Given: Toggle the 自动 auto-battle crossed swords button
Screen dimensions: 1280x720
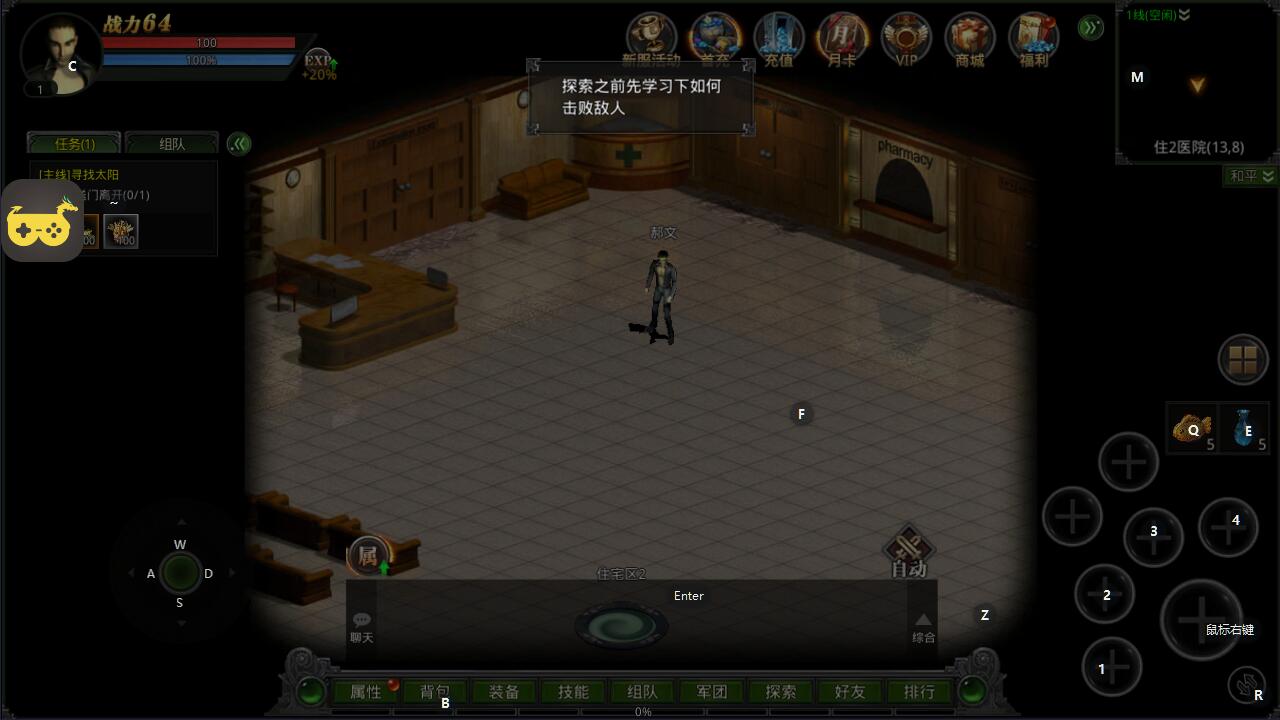Looking at the screenshot, I should (x=909, y=552).
